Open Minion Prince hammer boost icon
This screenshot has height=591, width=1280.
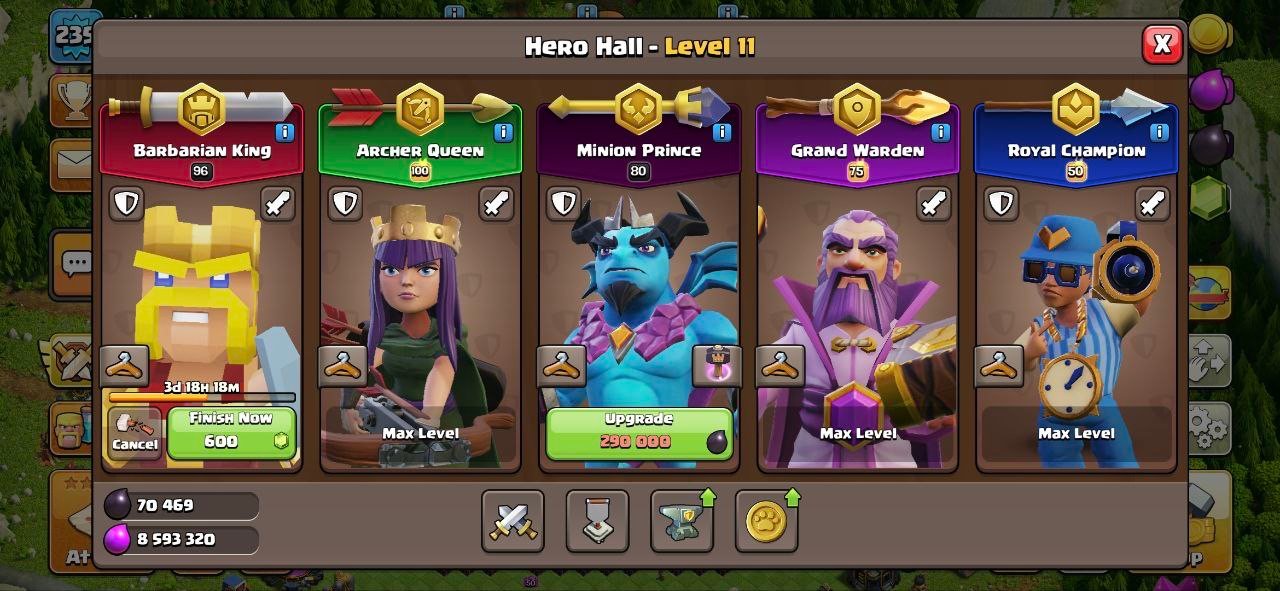(716, 366)
